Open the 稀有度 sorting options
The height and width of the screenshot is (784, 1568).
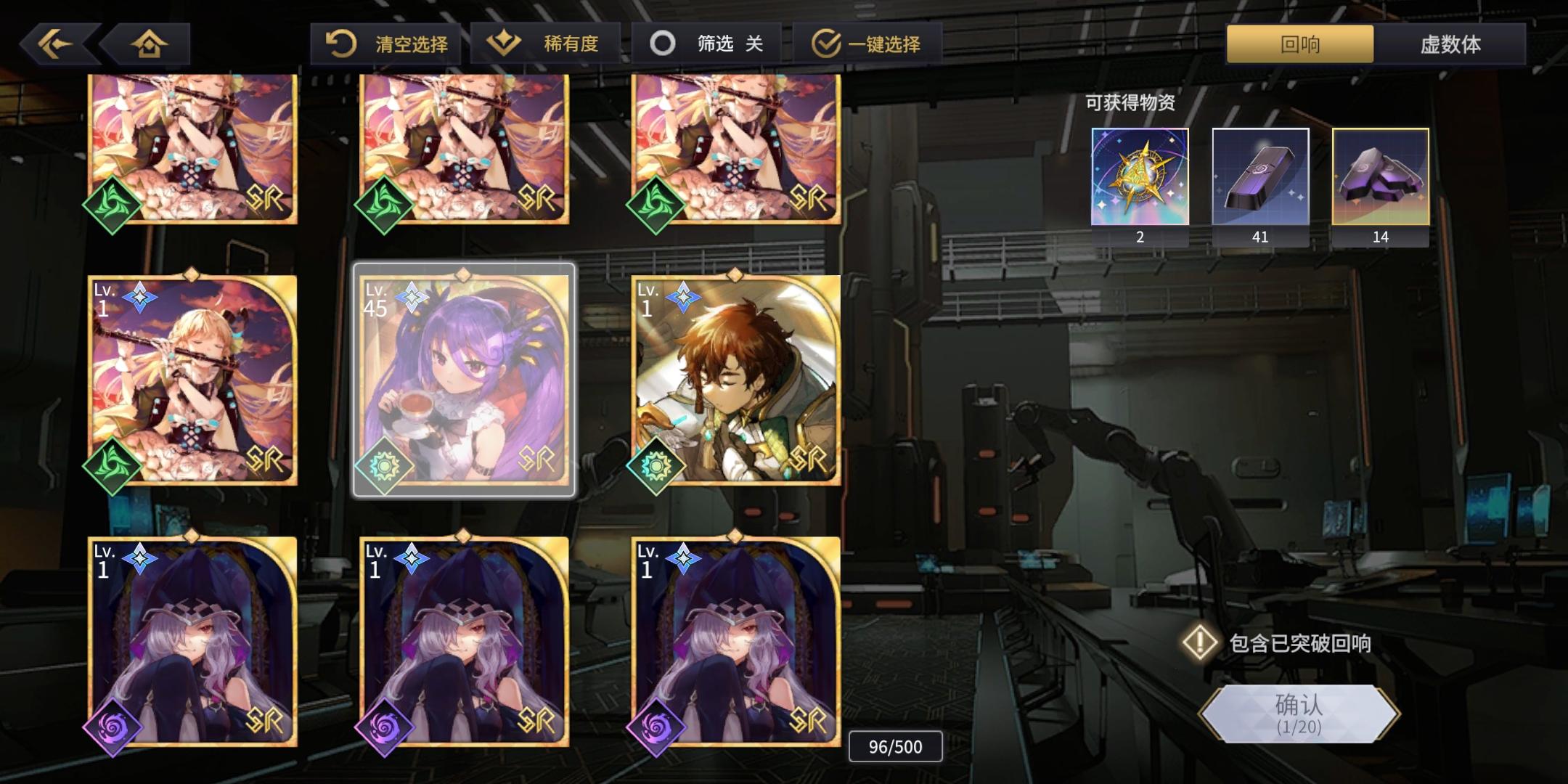546,42
